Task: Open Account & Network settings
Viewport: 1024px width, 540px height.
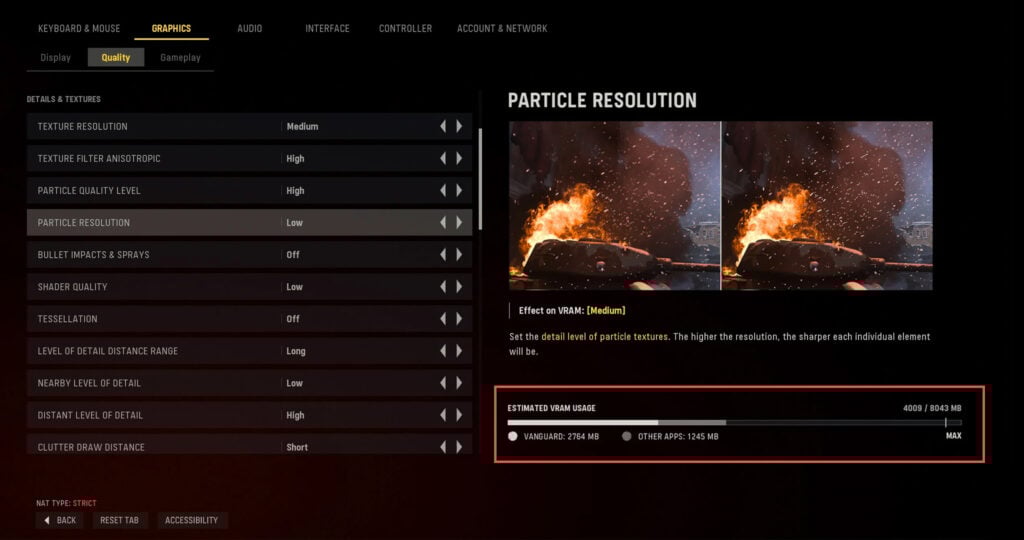Action: pos(502,28)
